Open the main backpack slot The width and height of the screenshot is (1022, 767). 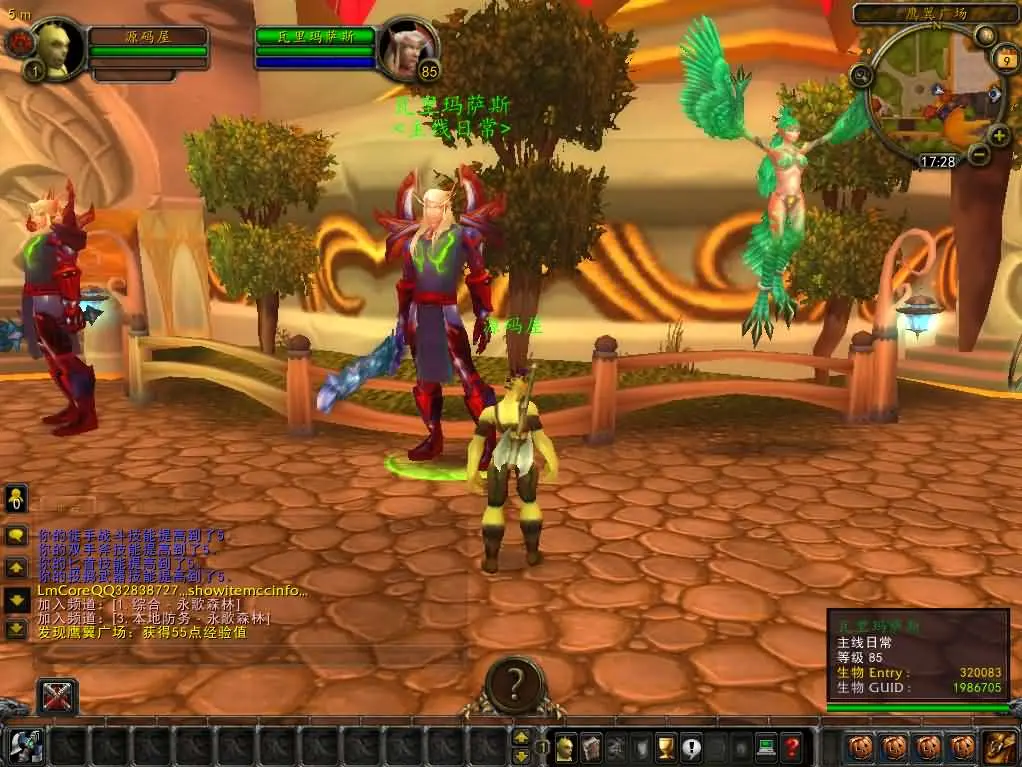pos(997,746)
